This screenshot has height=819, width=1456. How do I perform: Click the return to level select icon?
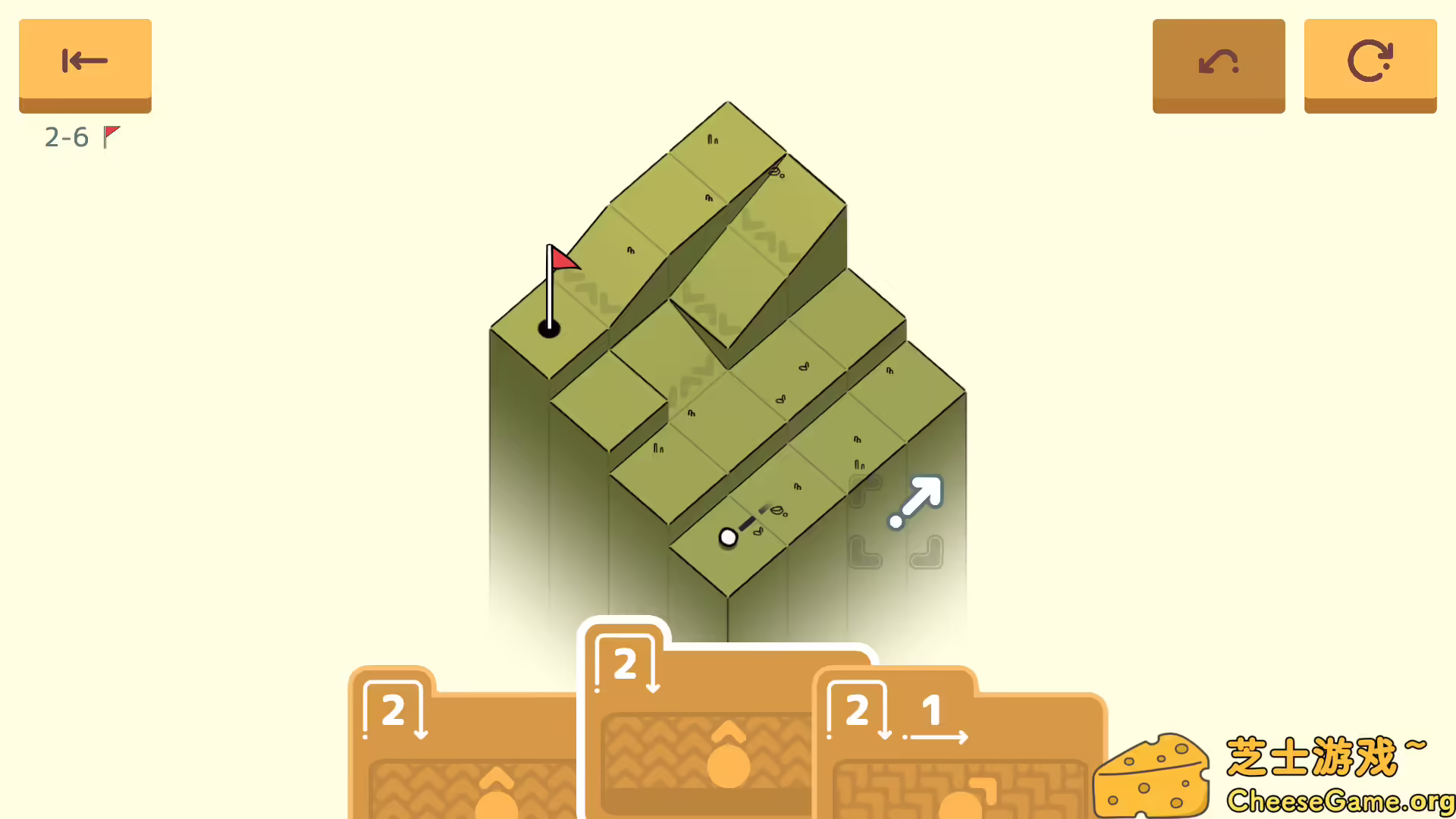click(x=84, y=61)
